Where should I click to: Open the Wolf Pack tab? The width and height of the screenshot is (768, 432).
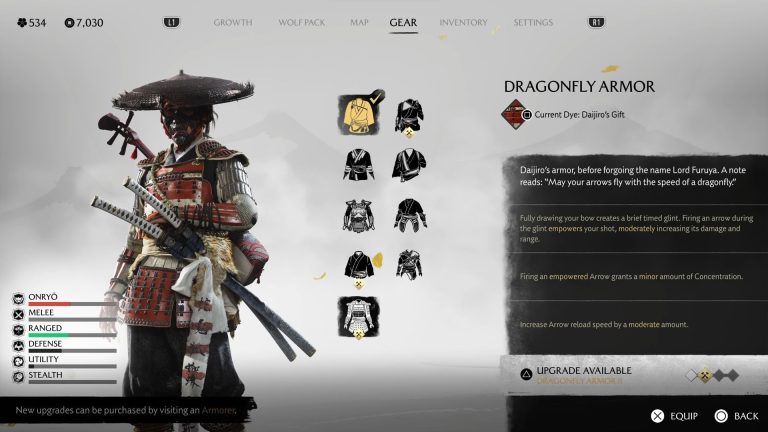click(x=301, y=22)
